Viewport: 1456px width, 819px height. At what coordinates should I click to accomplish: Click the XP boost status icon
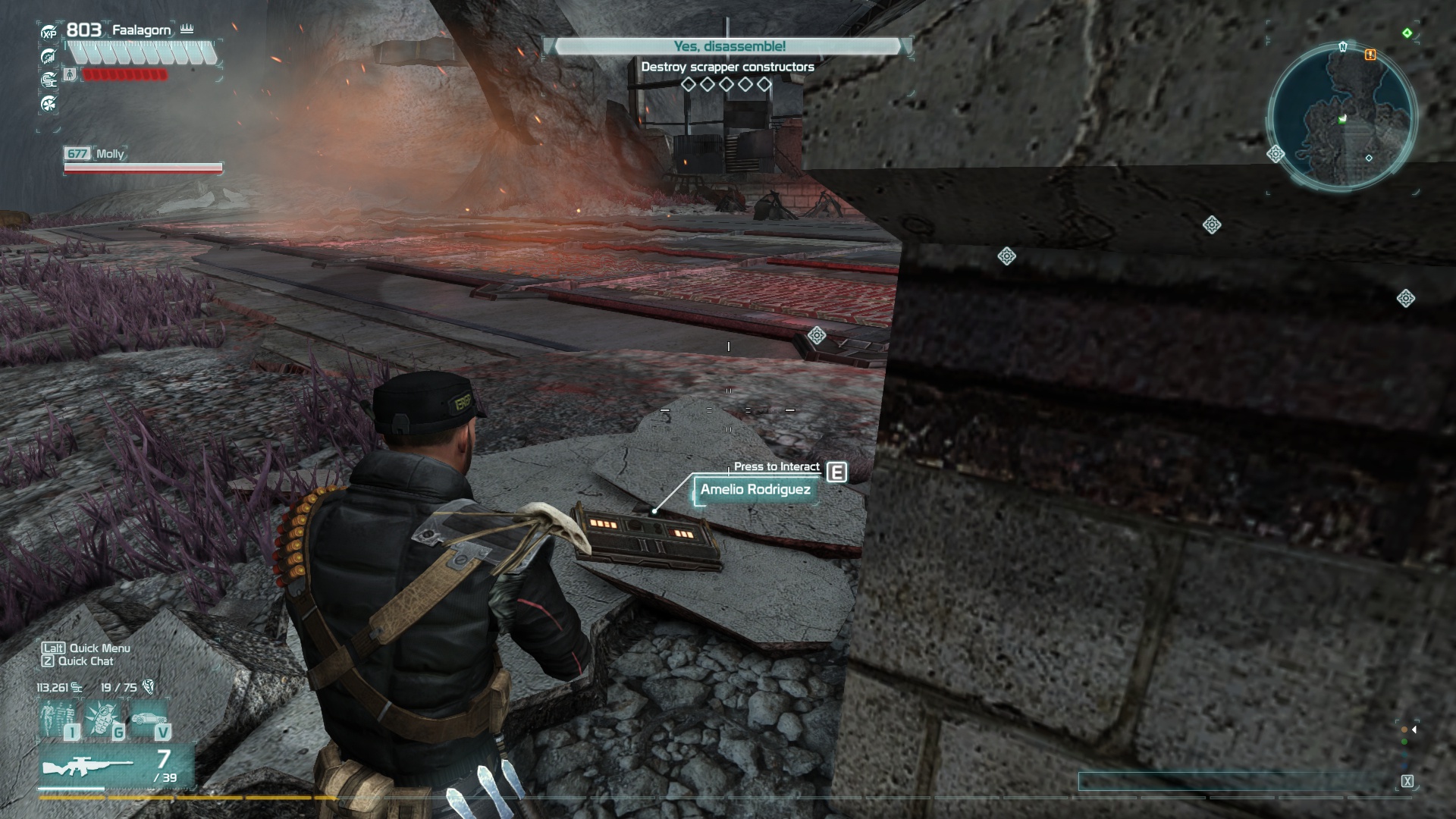[49, 32]
